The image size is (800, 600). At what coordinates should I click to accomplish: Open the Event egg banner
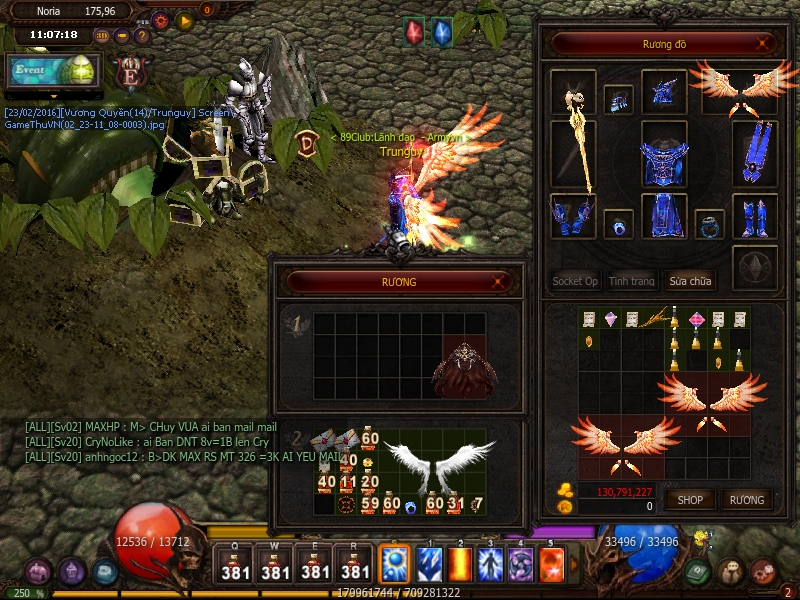pos(53,70)
